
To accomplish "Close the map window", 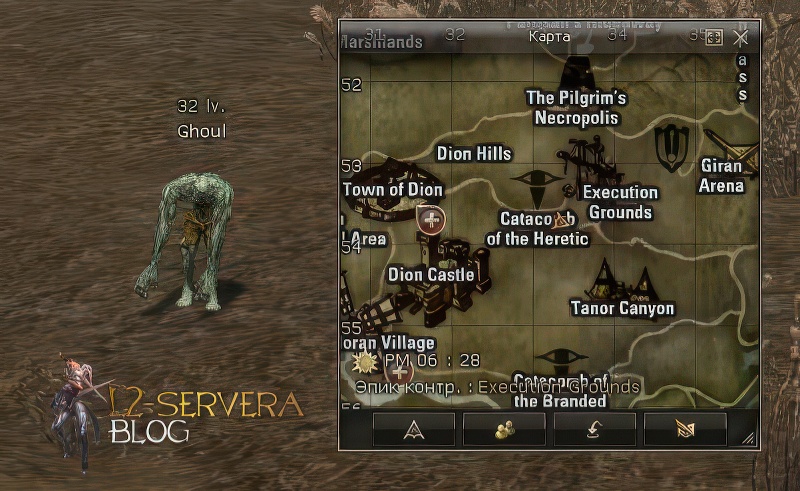I will pyautogui.click(x=741, y=37).
